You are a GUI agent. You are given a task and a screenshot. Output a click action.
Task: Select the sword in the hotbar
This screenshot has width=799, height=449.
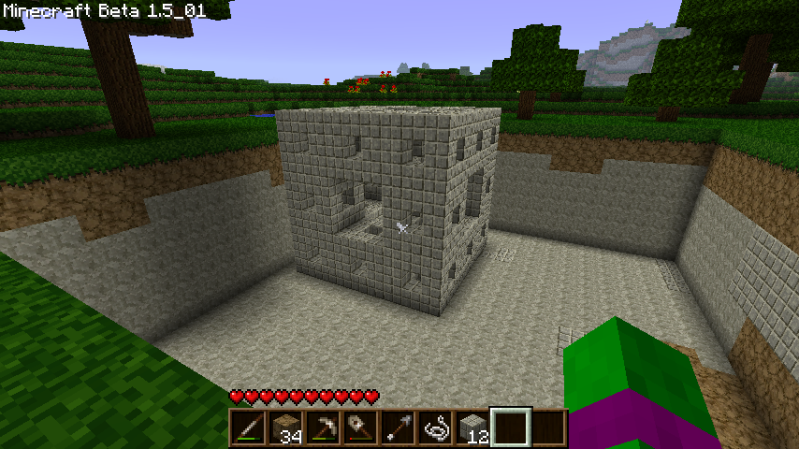click(x=247, y=427)
